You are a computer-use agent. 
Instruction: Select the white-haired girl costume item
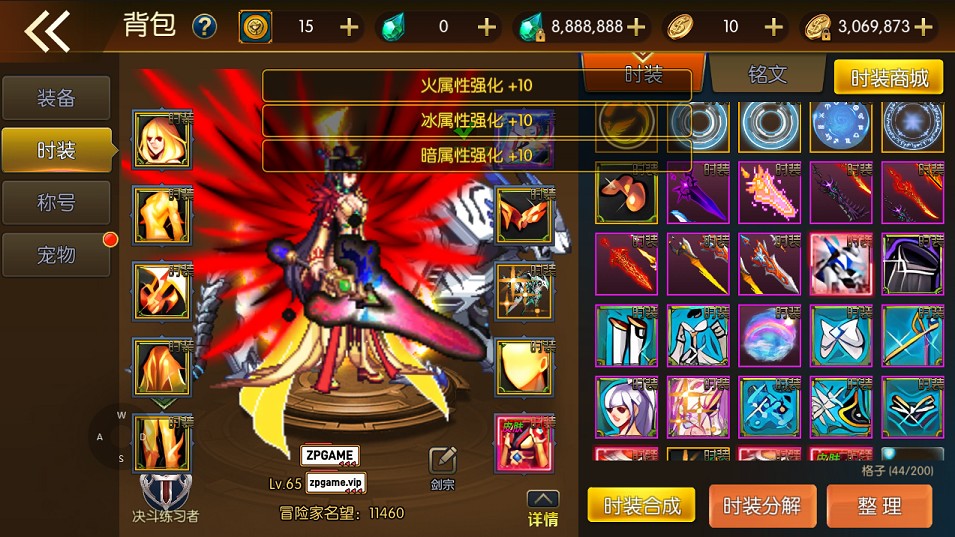625,406
